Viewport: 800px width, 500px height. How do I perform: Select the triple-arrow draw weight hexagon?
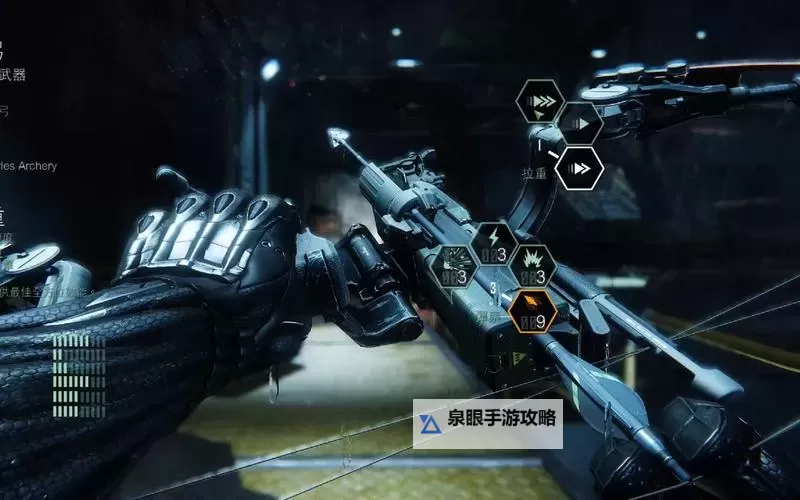coord(540,102)
